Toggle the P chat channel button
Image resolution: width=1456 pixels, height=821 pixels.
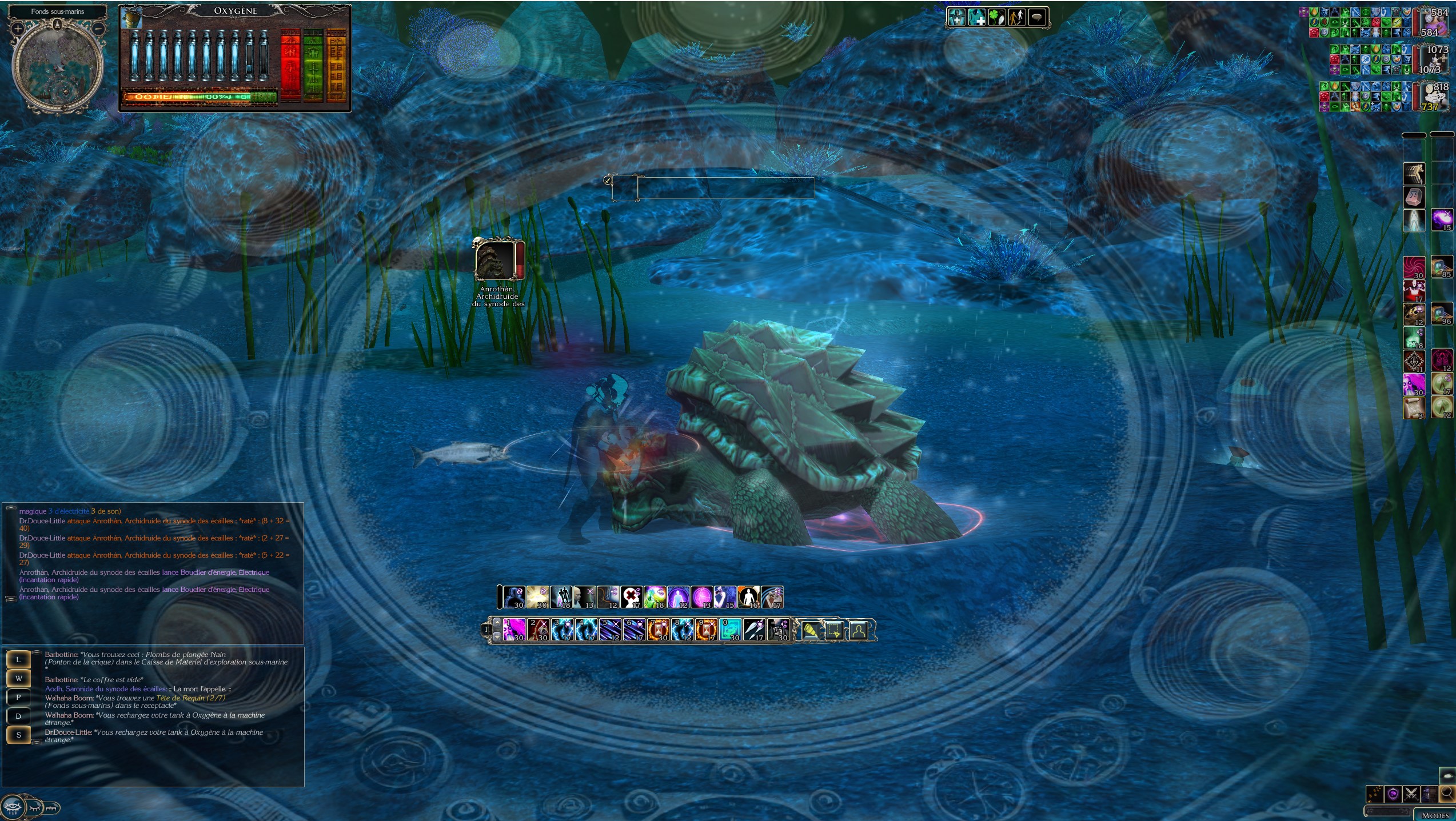[18, 697]
